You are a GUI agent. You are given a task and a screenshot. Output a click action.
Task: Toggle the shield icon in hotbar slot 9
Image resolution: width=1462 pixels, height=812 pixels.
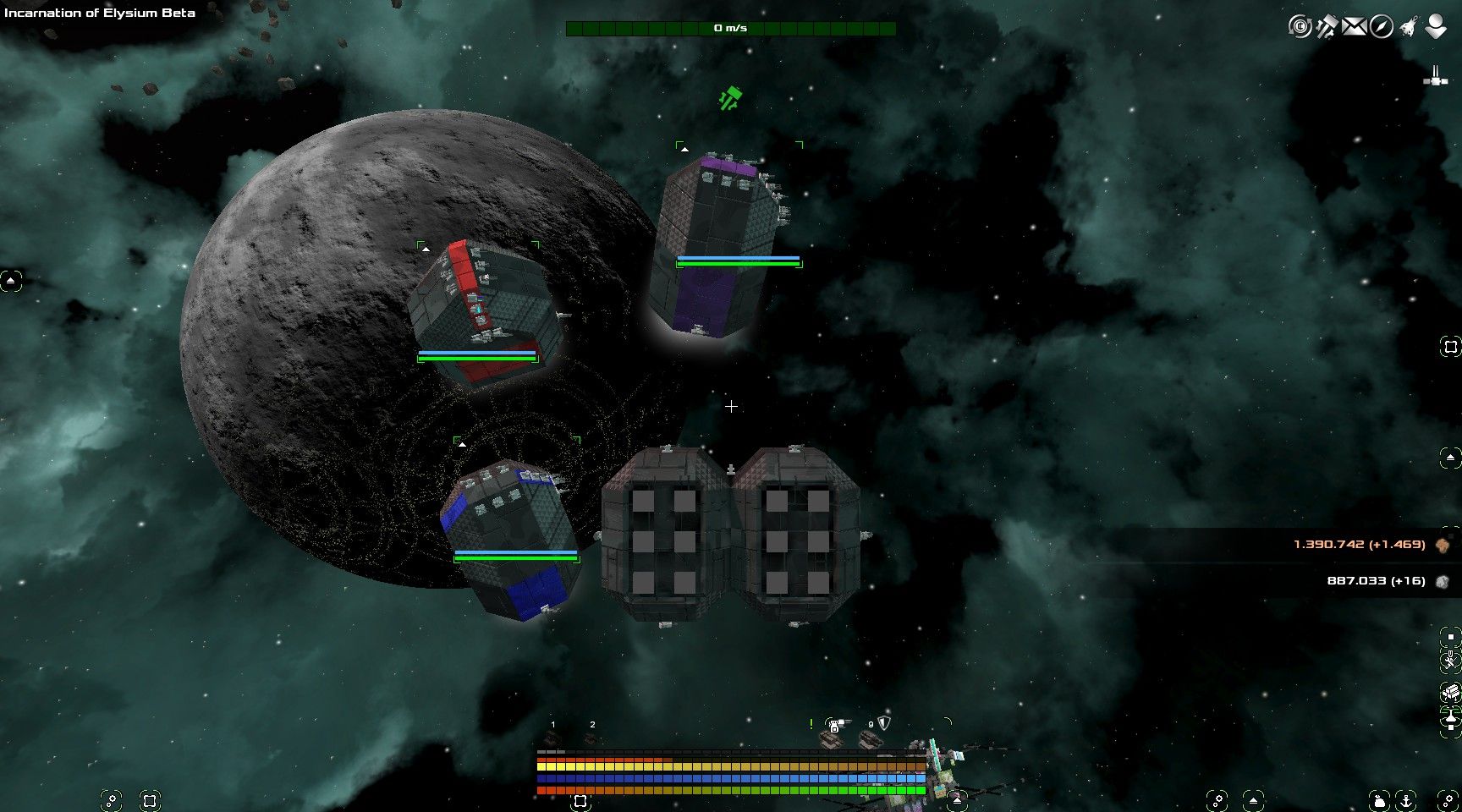pyautogui.click(x=883, y=724)
